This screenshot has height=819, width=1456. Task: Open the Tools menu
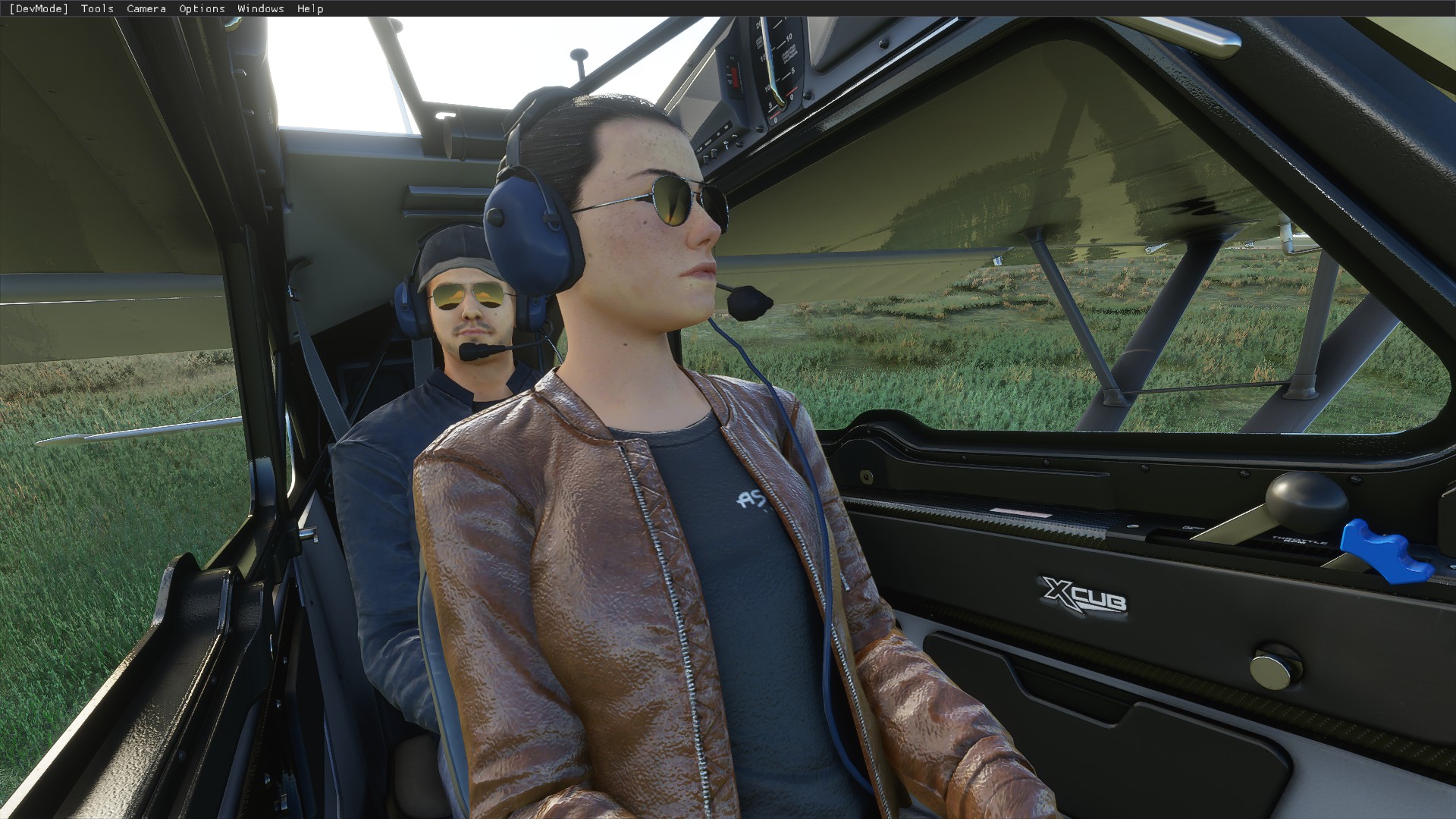tap(97, 8)
